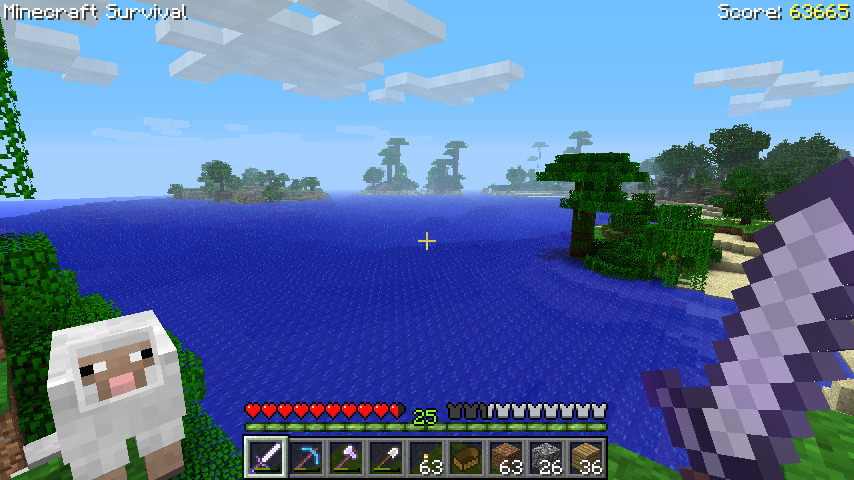854x480 pixels.
Task: Pick the wooden boat slot
Action: (x=466, y=458)
